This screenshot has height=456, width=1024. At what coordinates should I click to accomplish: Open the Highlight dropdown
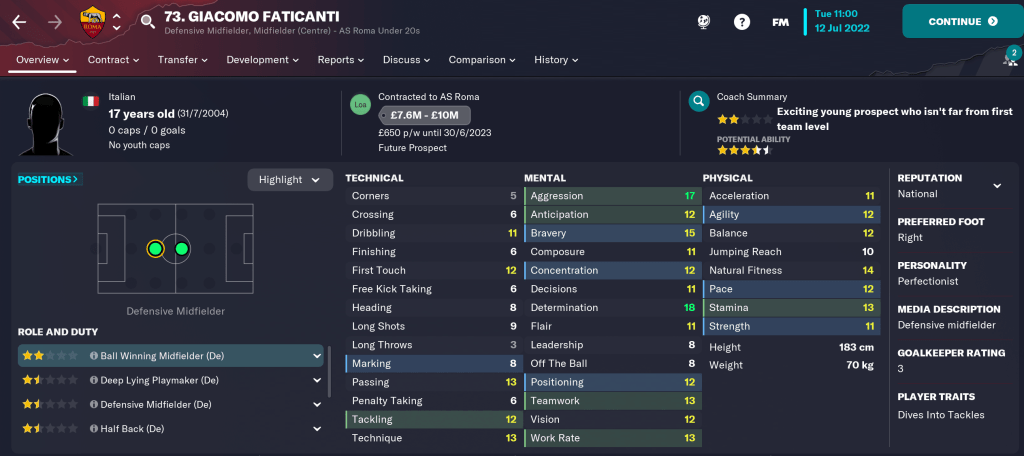coord(290,180)
